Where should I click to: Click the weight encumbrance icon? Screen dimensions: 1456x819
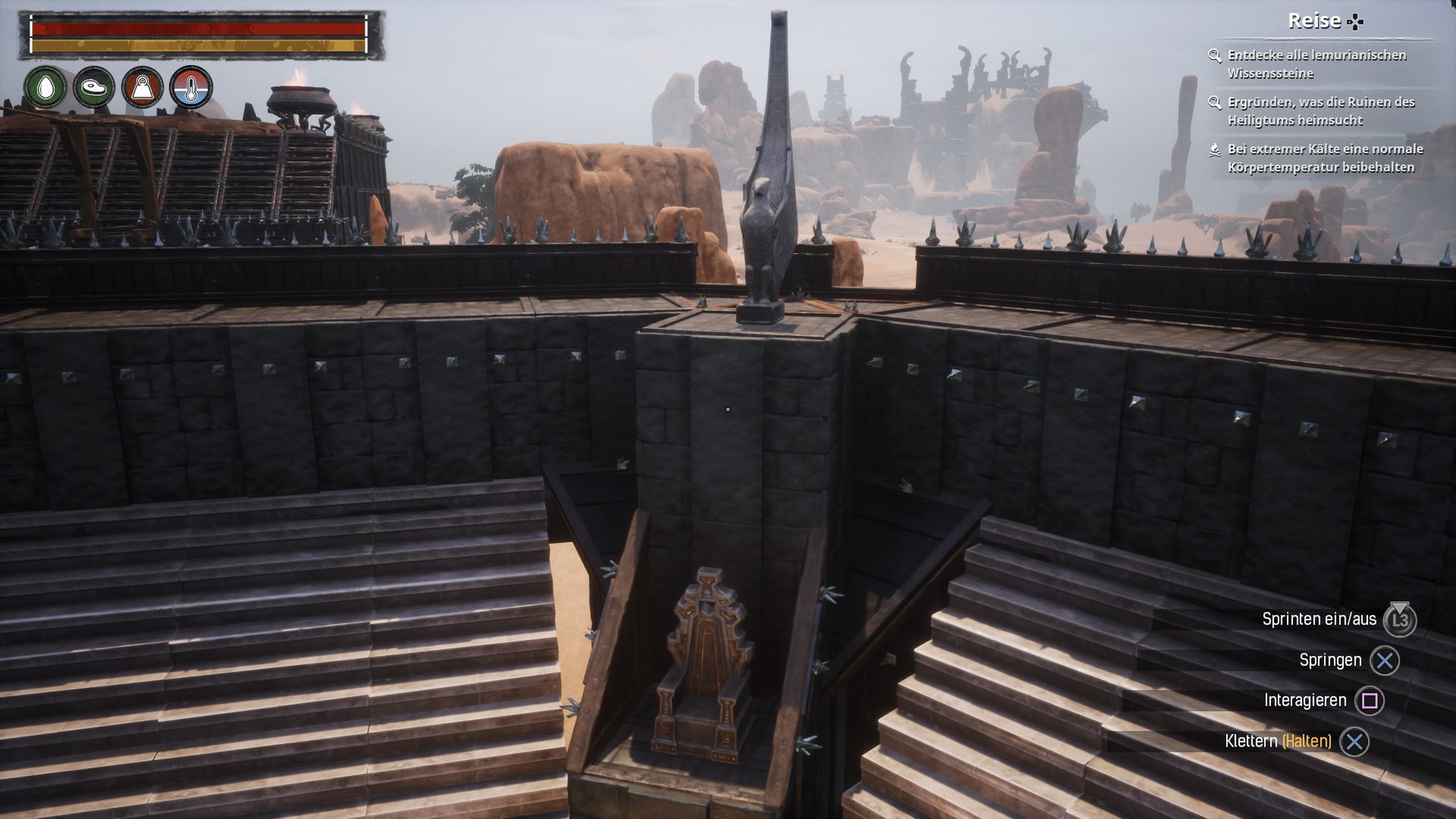tap(143, 88)
